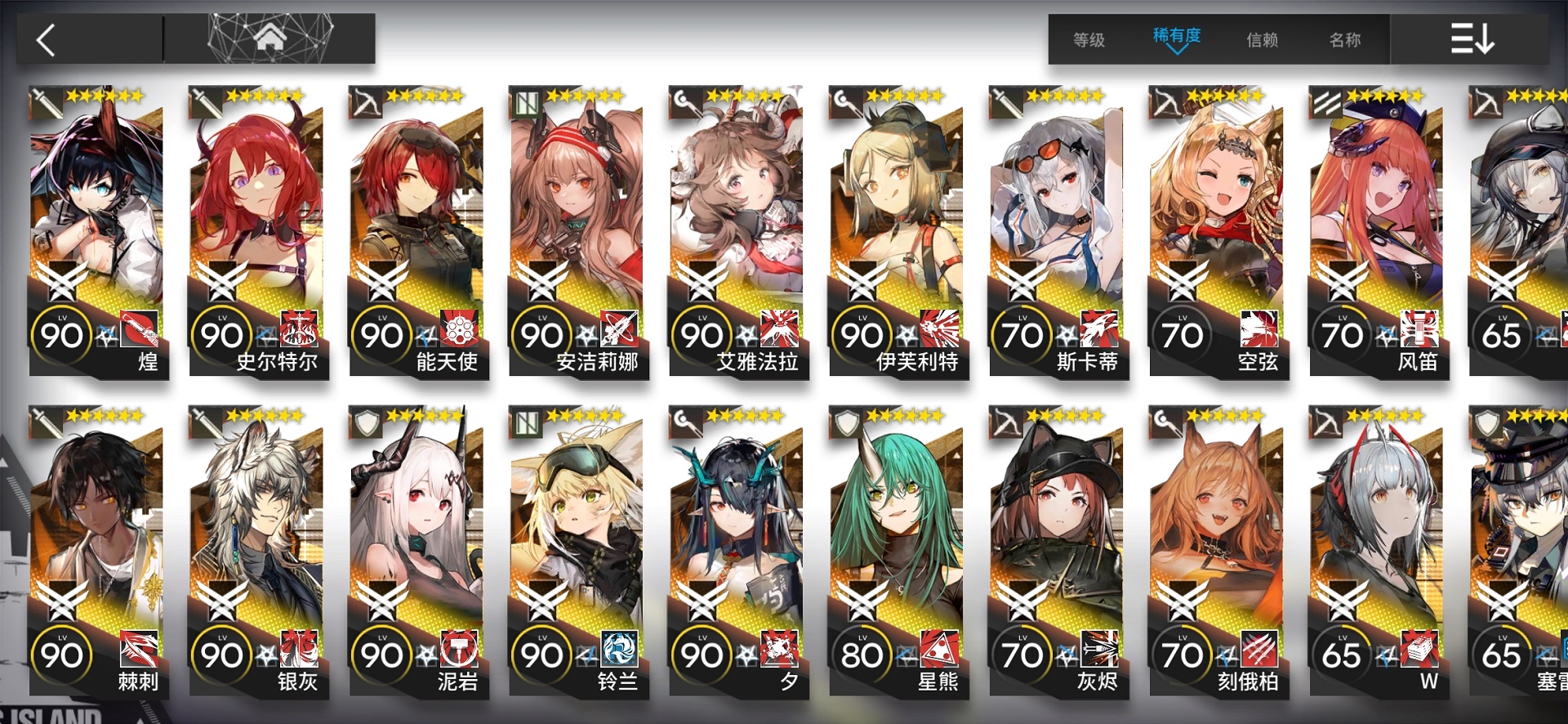Sort operators by 信赖 trust
The image size is (1568, 724).
(x=1262, y=39)
